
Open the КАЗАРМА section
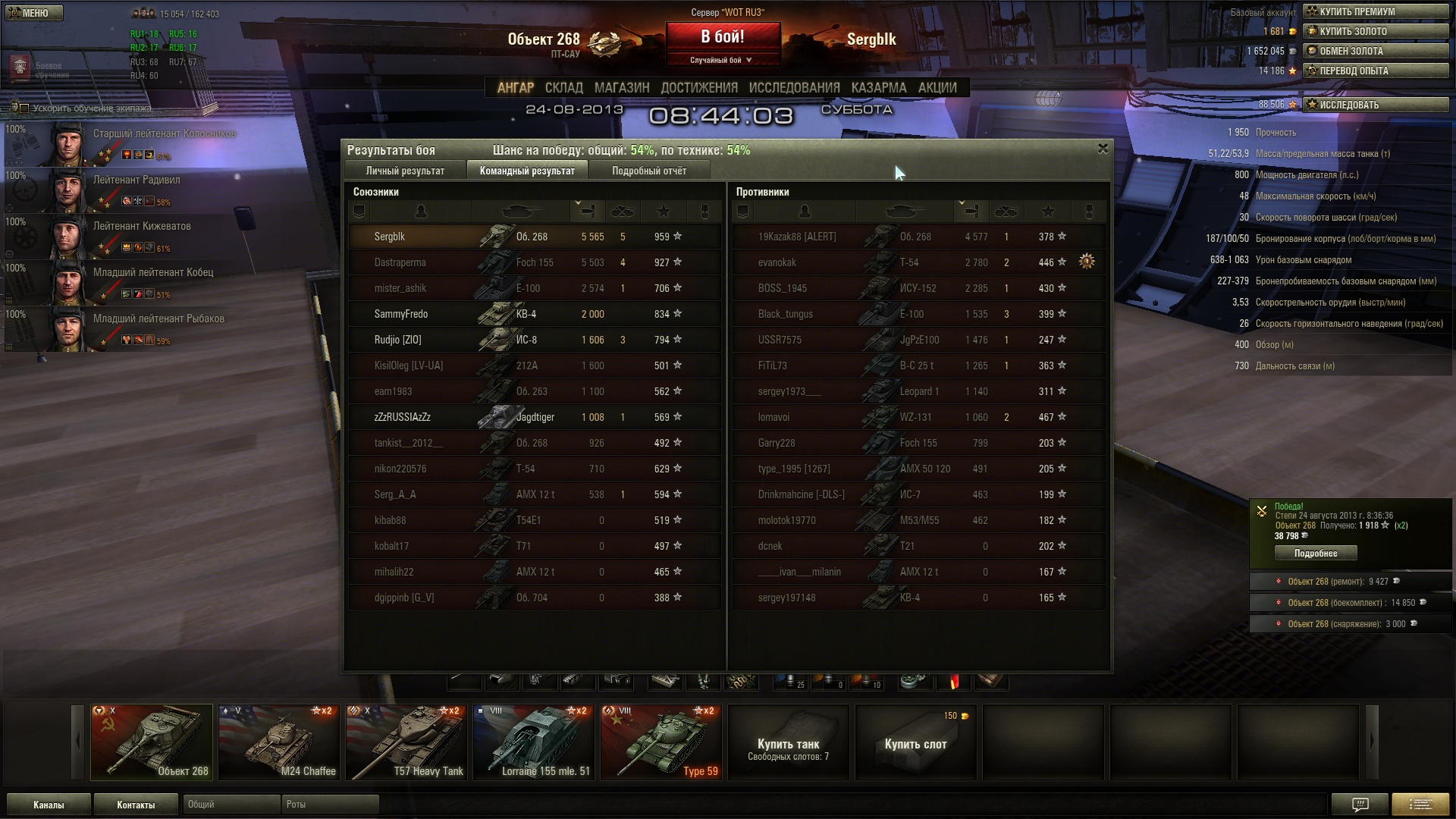(x=878, y=88)
